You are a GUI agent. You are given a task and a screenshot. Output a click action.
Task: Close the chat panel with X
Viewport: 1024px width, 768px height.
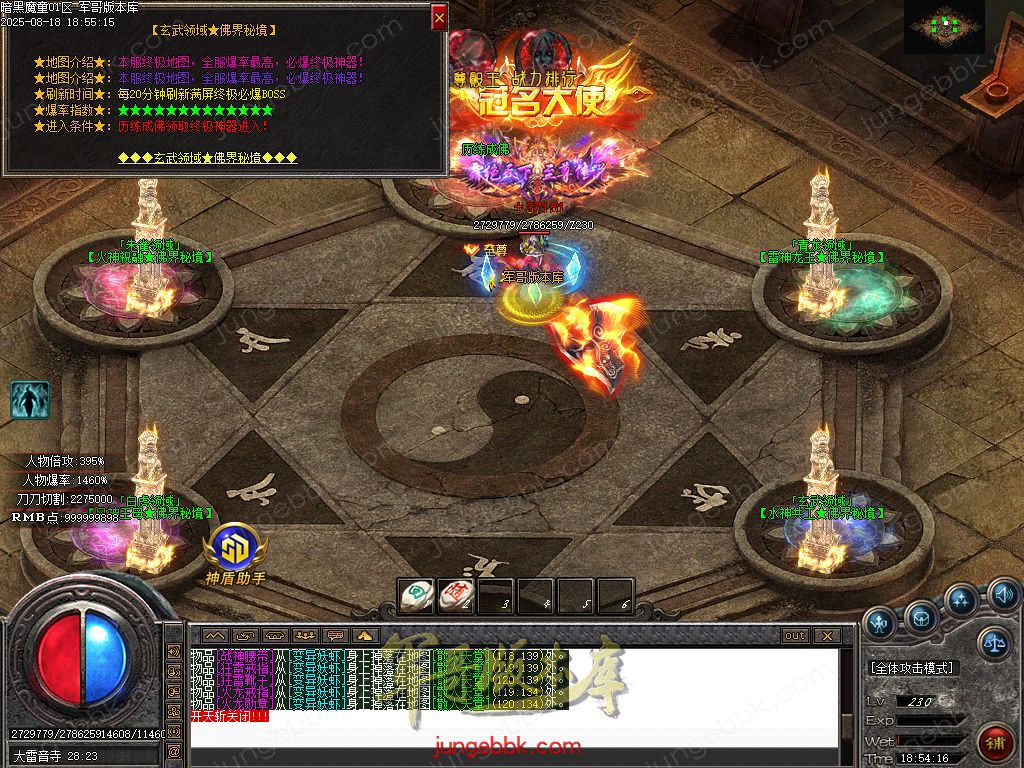pos(826,636)
